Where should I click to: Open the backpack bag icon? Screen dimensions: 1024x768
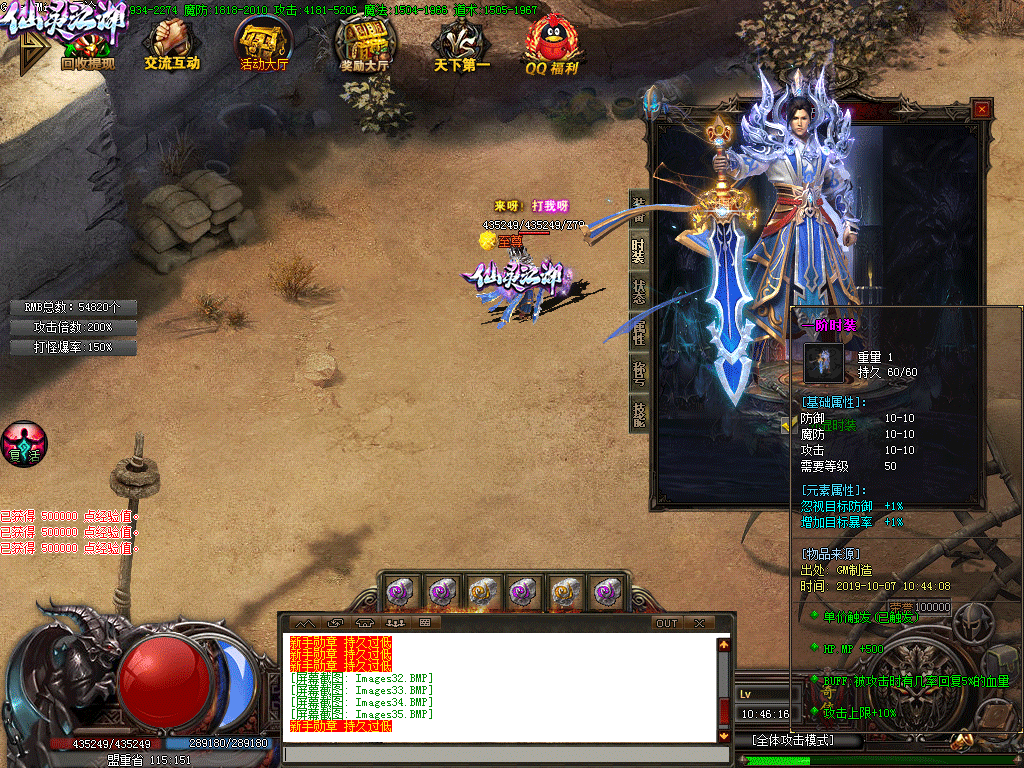tap(1001, 663)
